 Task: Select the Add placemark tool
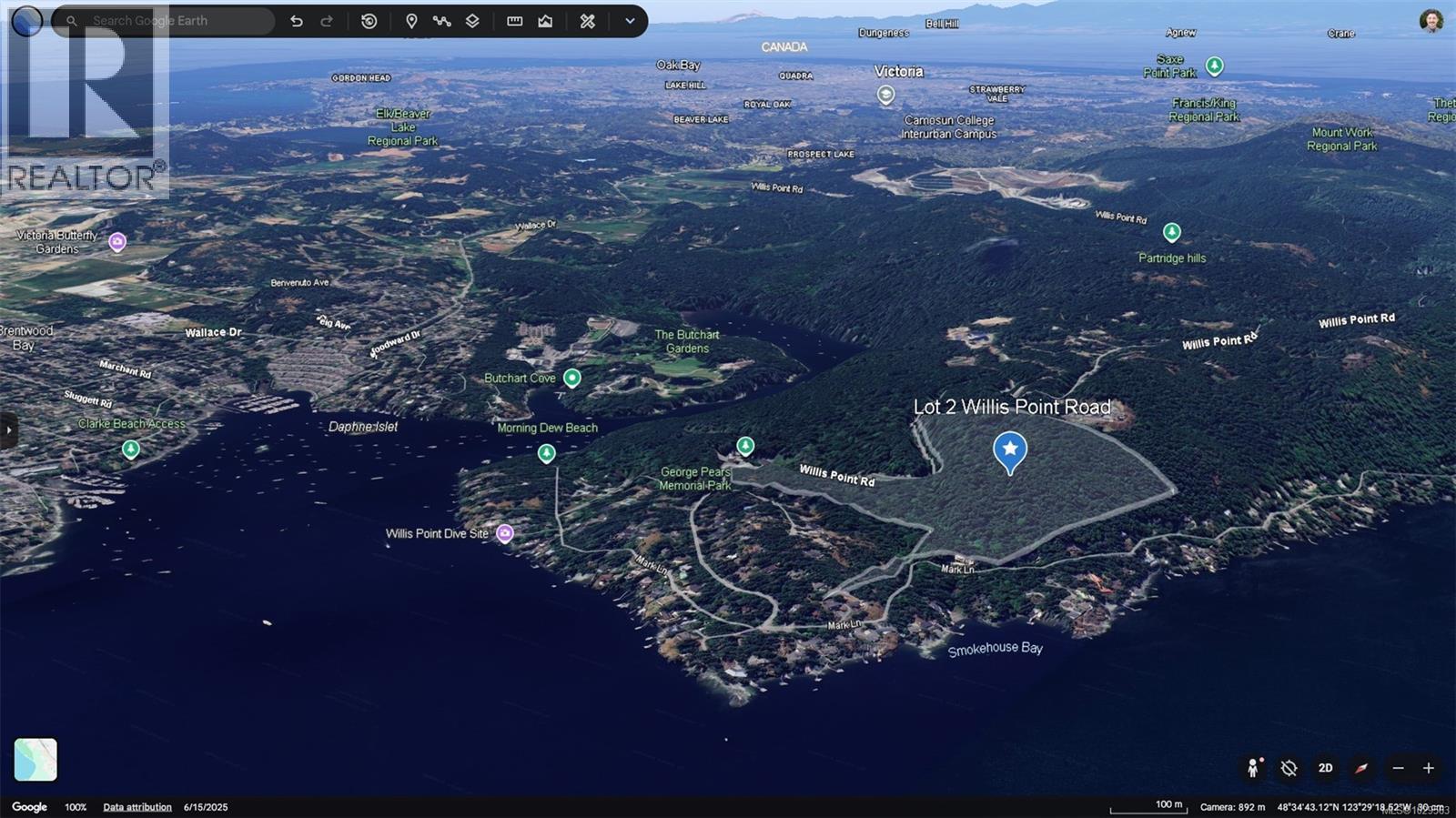click(412, 20)
